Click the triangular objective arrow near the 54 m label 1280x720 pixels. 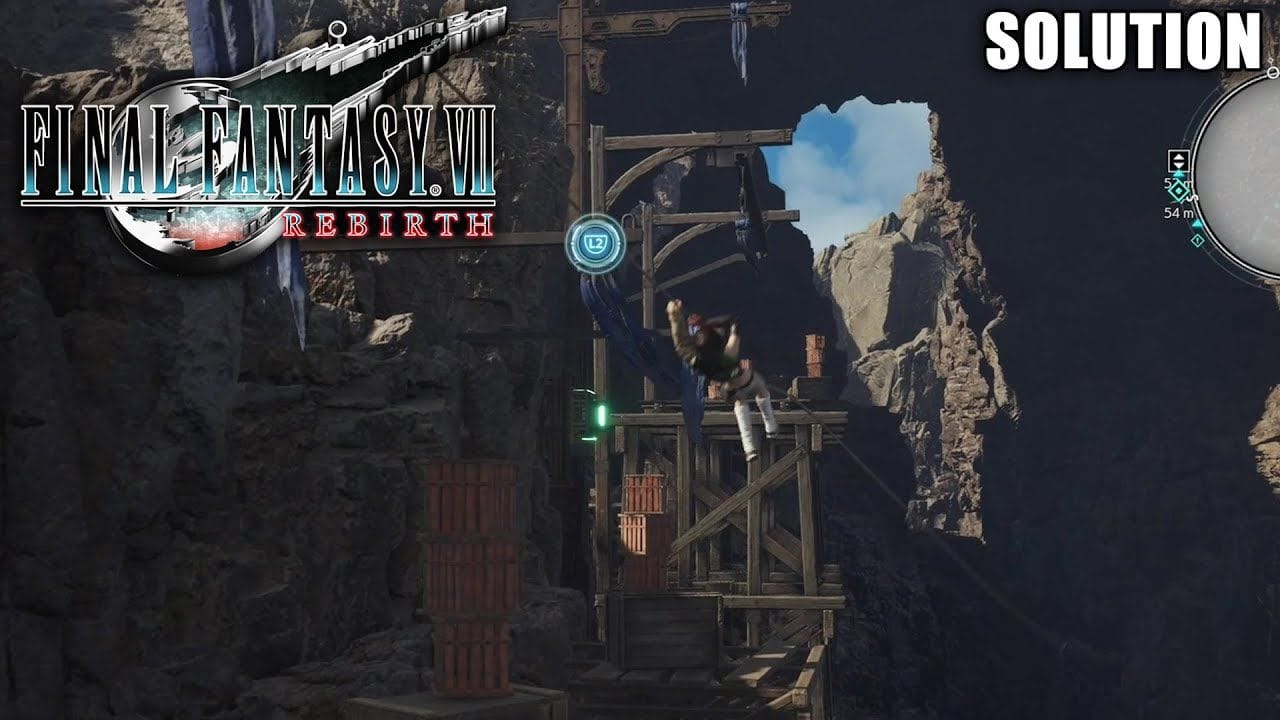1197,223
